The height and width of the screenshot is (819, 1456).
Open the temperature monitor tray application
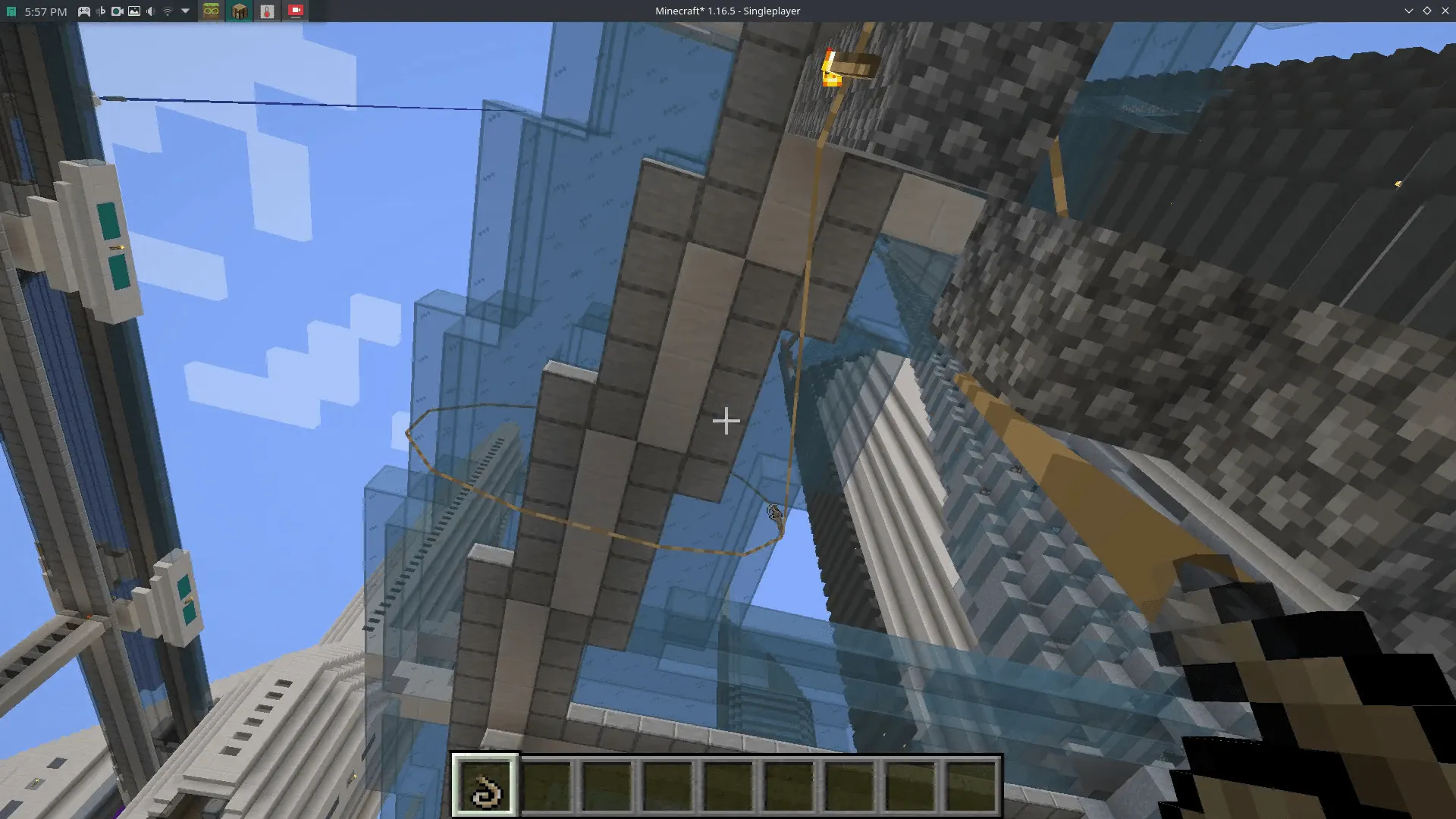point(265,11)
